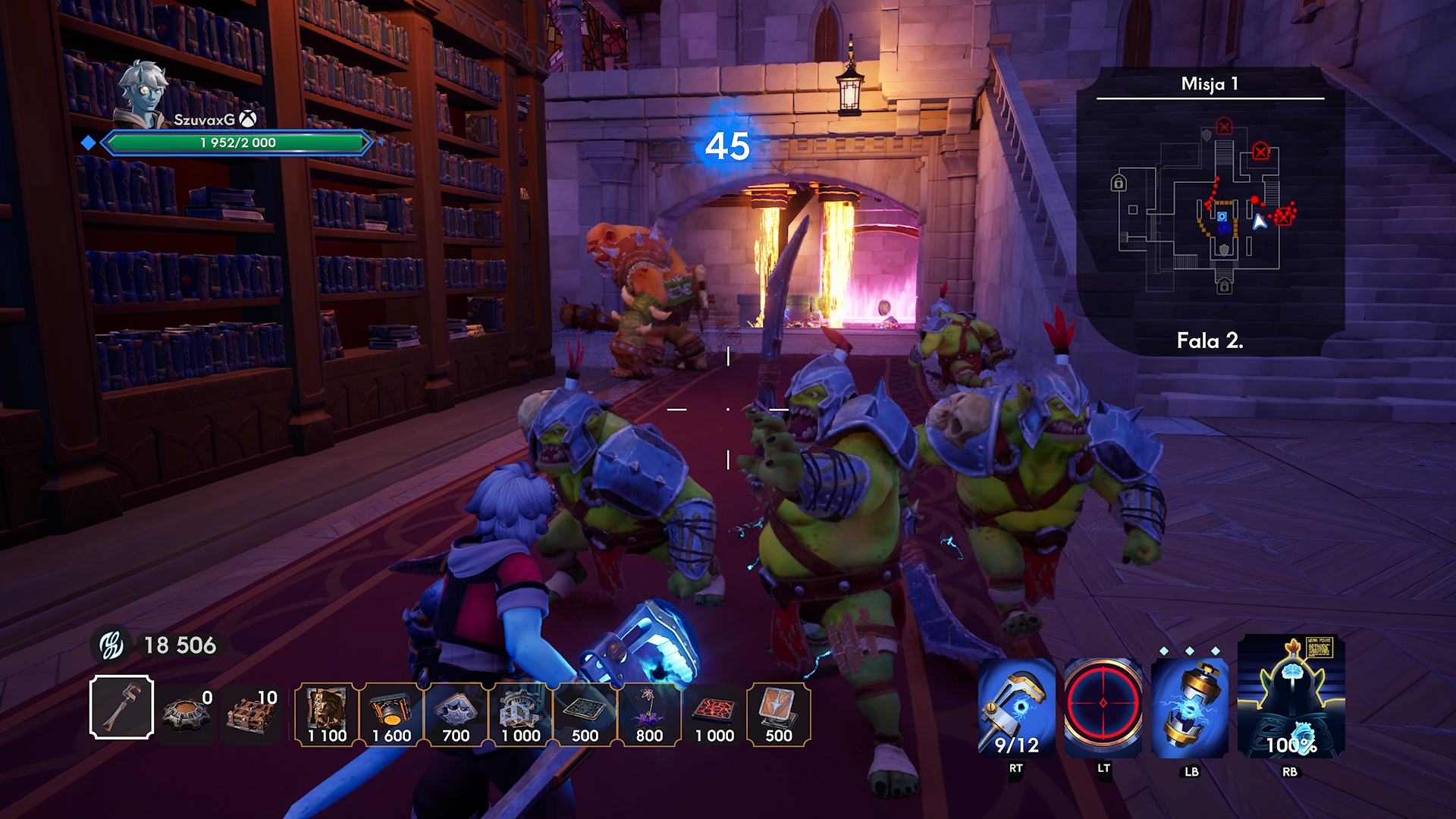Activate the wrench primary attack ability

coord(1016,708)
